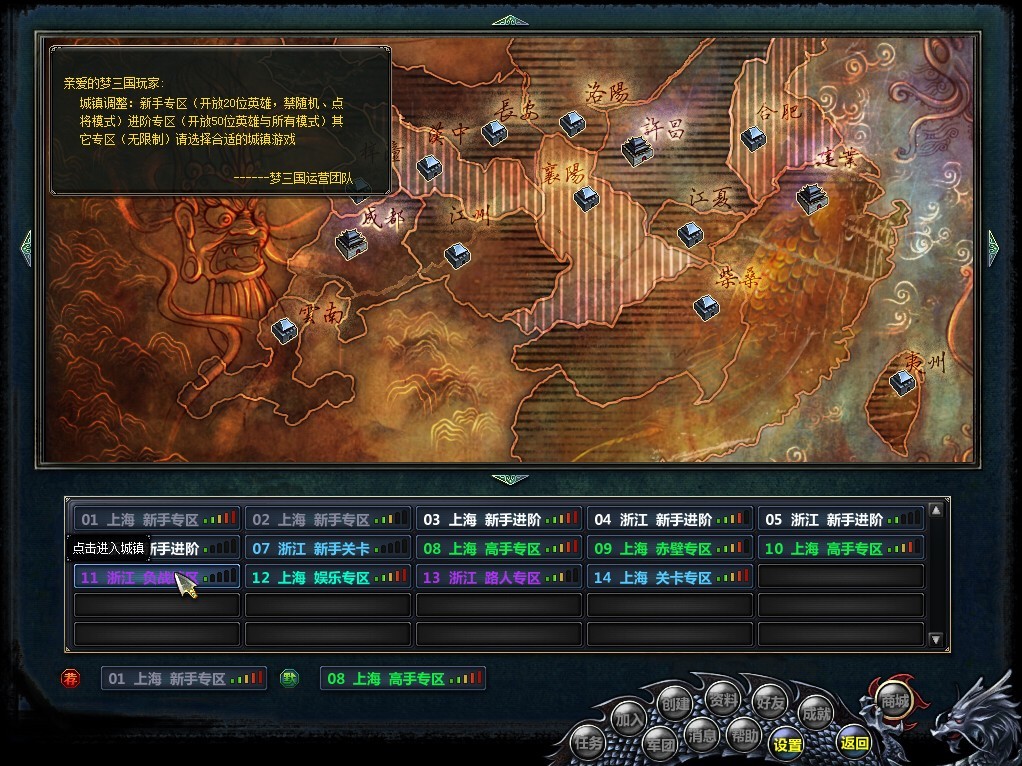The image size is (1022, 766).
Task: Open the 设置 settings button
Action: tap(787, 744)
